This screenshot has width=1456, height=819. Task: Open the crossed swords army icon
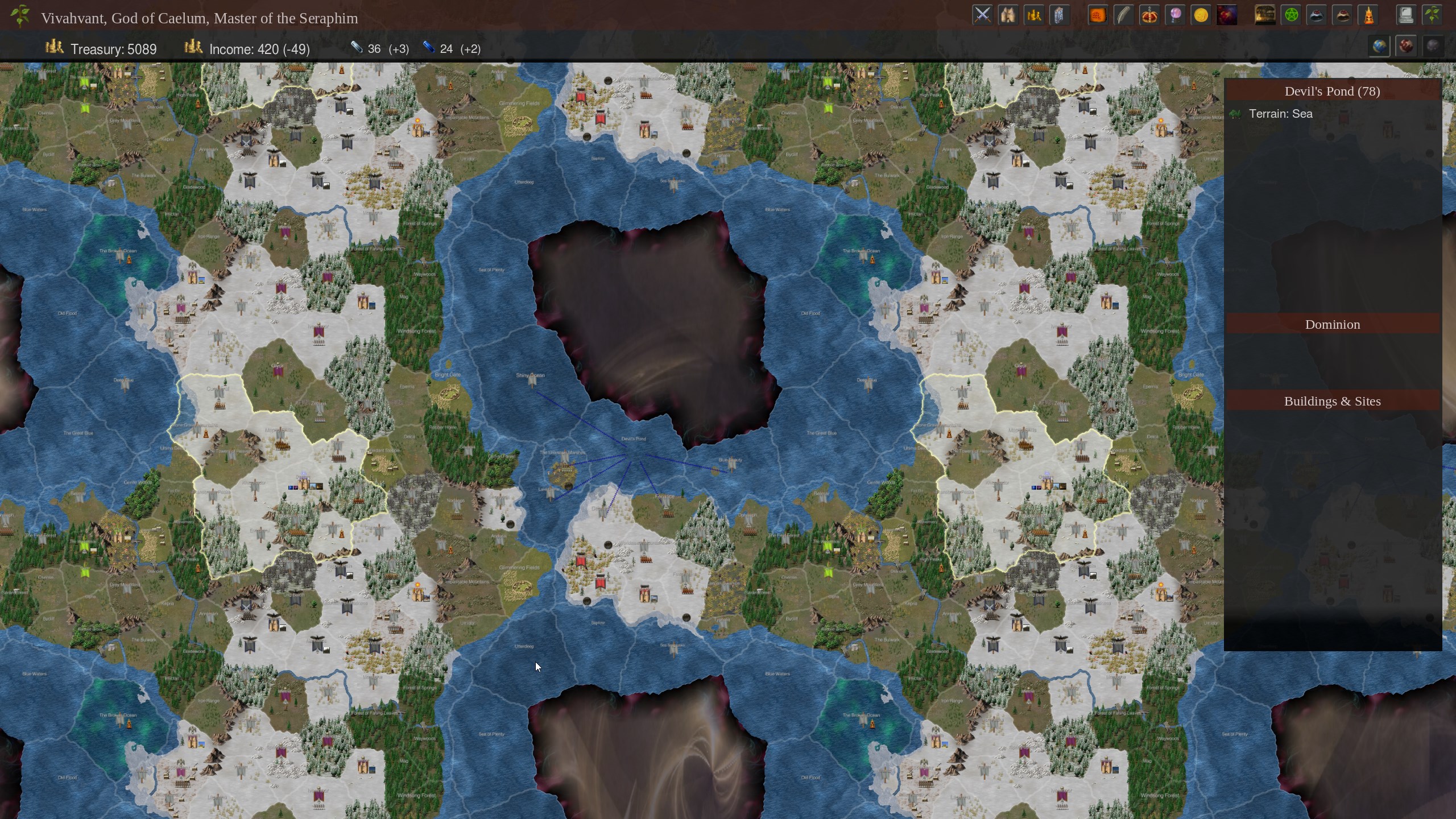click(982, 15)
